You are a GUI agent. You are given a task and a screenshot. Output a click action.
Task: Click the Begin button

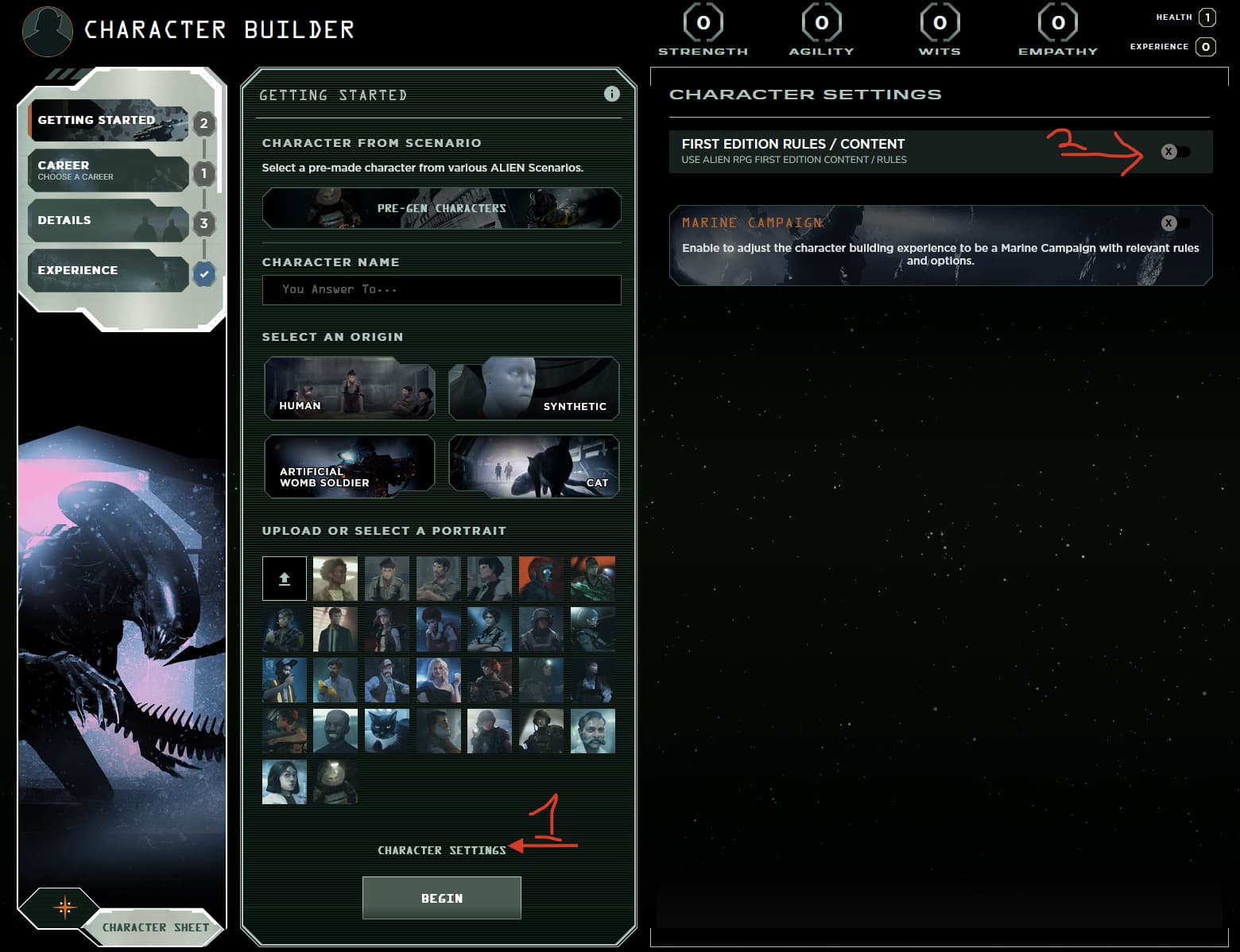(x=441, y=898)
